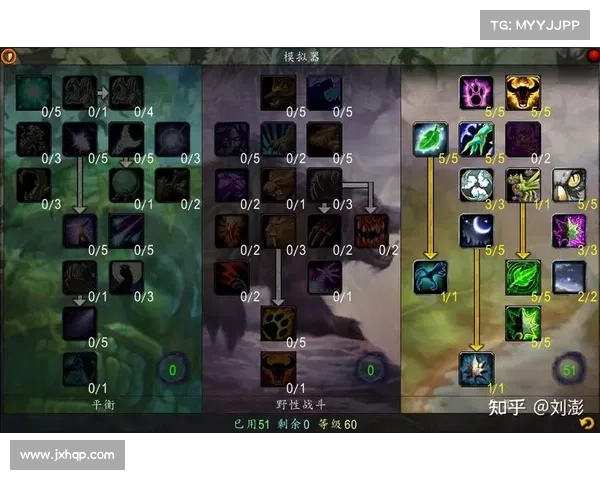Click the white cat face Subtlety talent
Viewport: 600px width, 480px height.
click(x=568, y=184)
